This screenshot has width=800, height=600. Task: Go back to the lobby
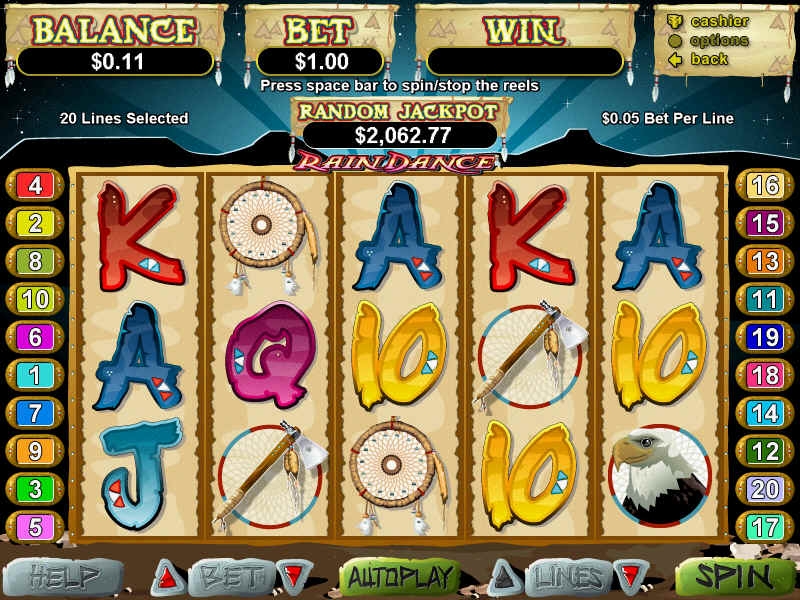point(709,59)
